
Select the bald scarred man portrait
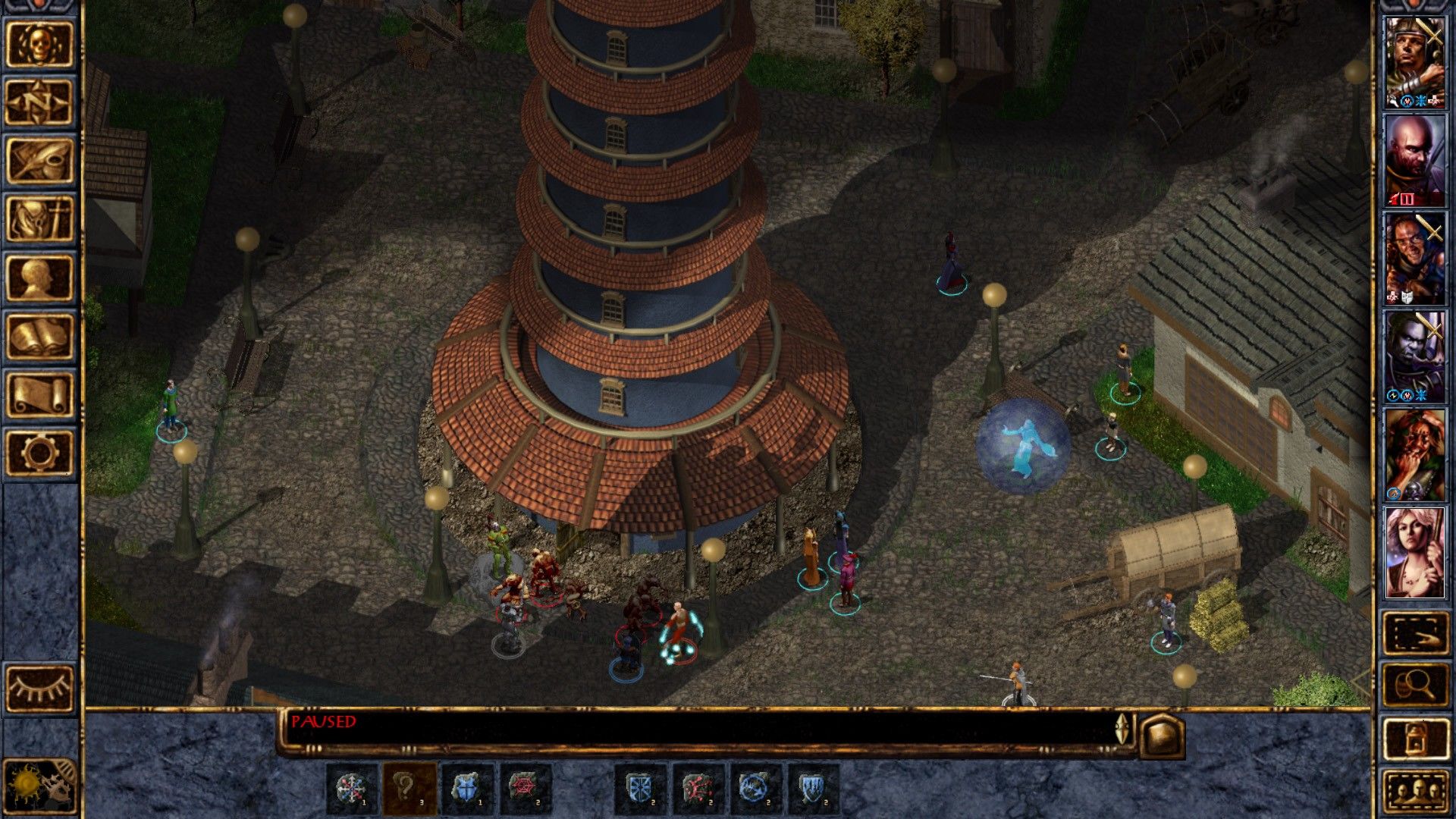1415,162
